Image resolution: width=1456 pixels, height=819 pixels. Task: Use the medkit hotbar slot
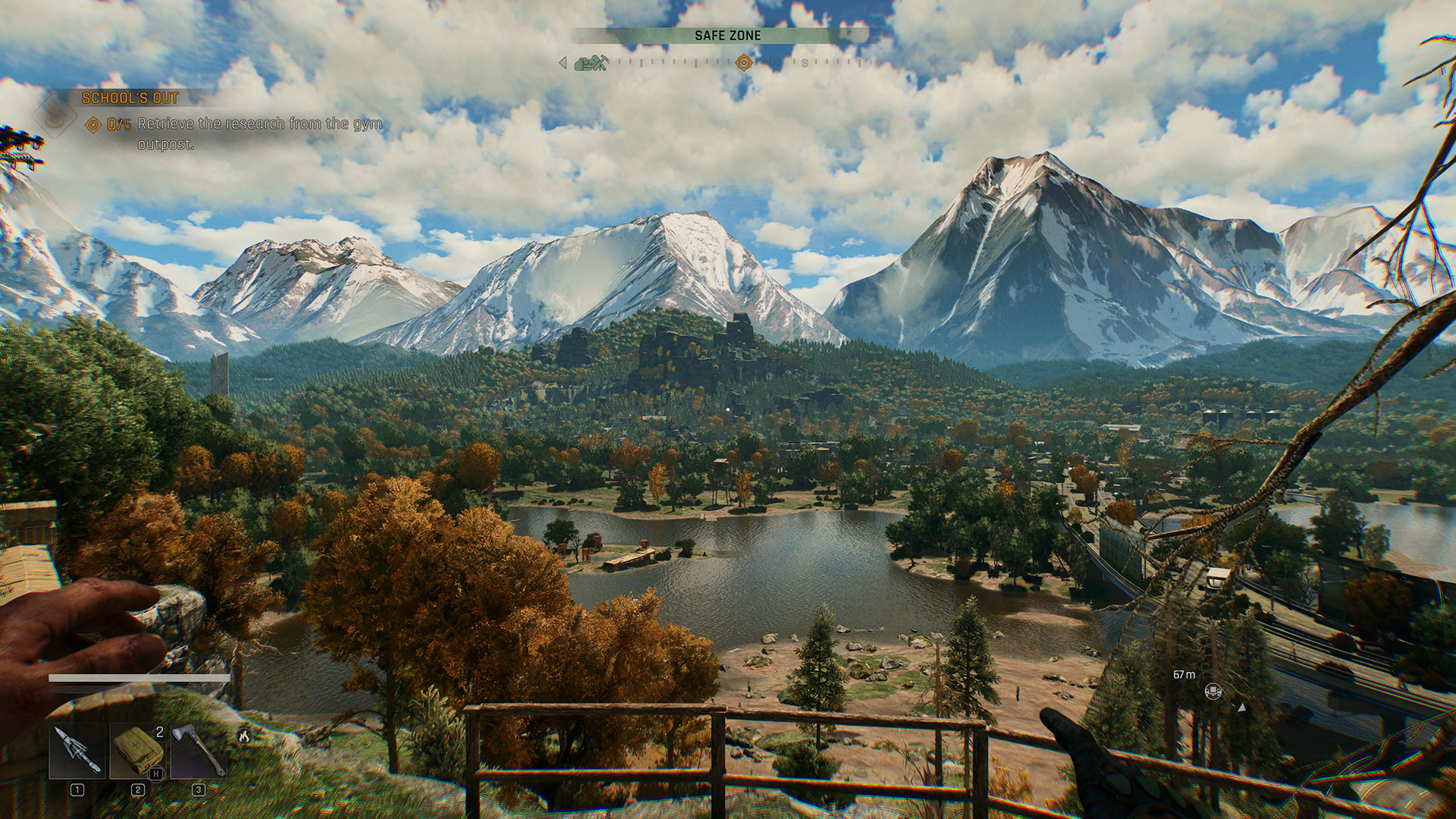[137, 751]
